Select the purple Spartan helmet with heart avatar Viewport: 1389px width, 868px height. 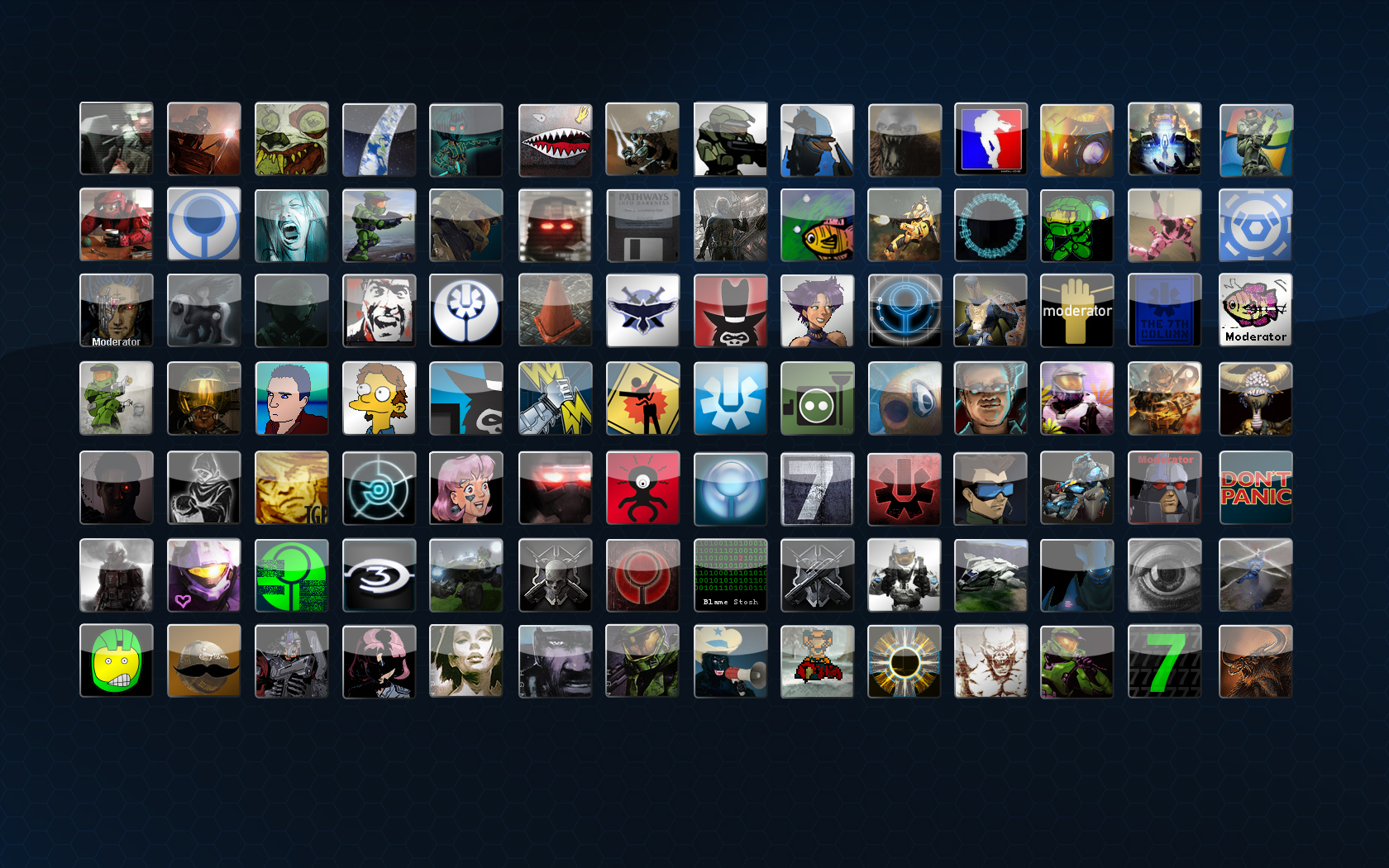pos(204,575)
